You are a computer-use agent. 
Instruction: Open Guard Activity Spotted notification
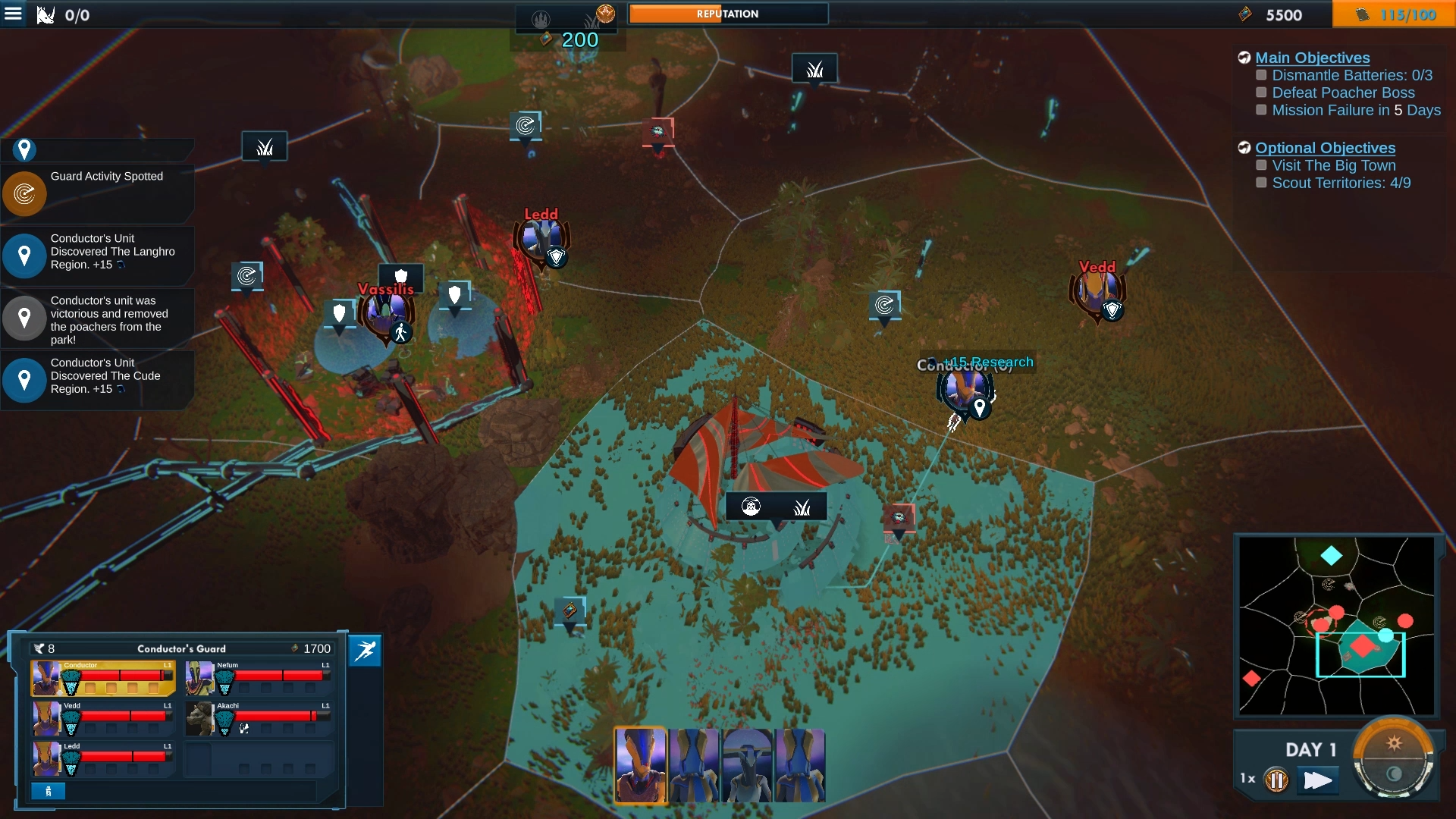click(x=97, y=193)
